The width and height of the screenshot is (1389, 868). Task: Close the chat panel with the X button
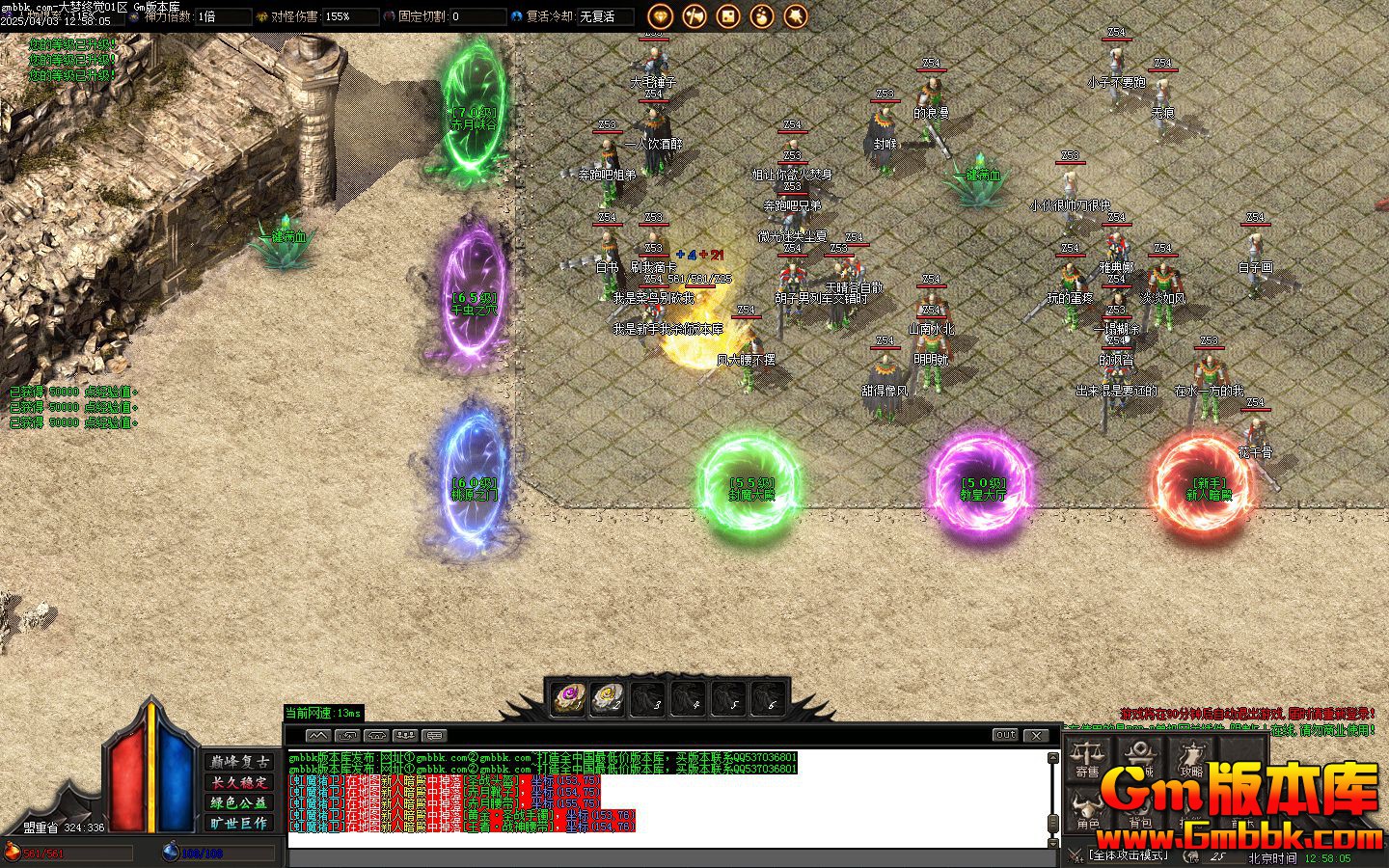(1035, 735)
